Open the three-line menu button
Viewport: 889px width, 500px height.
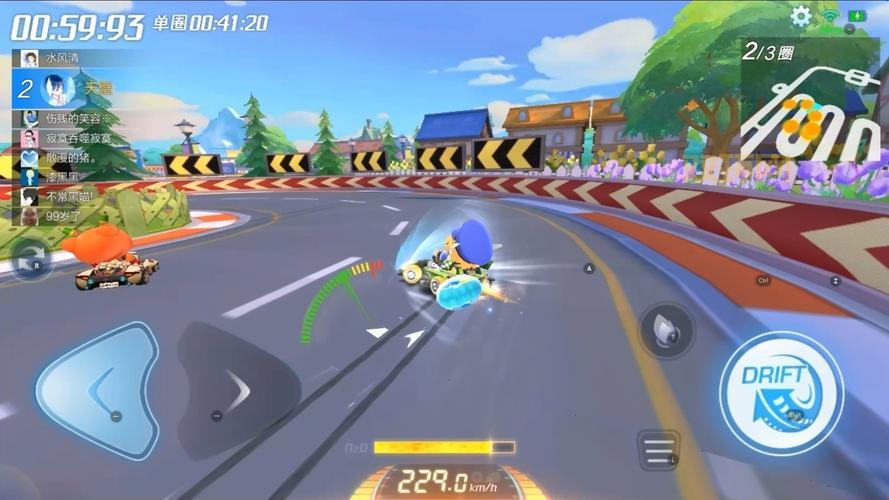click(659, 451)
